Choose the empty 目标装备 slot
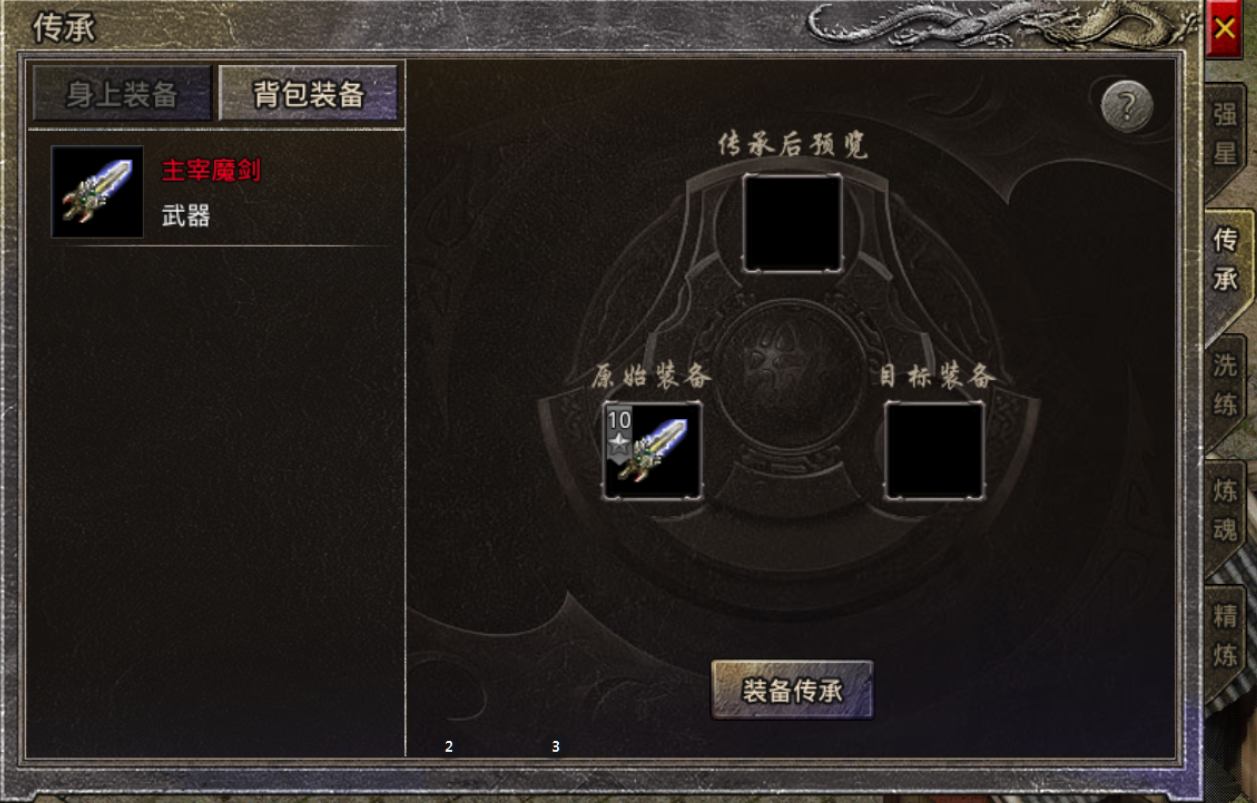 pos(934,451)
